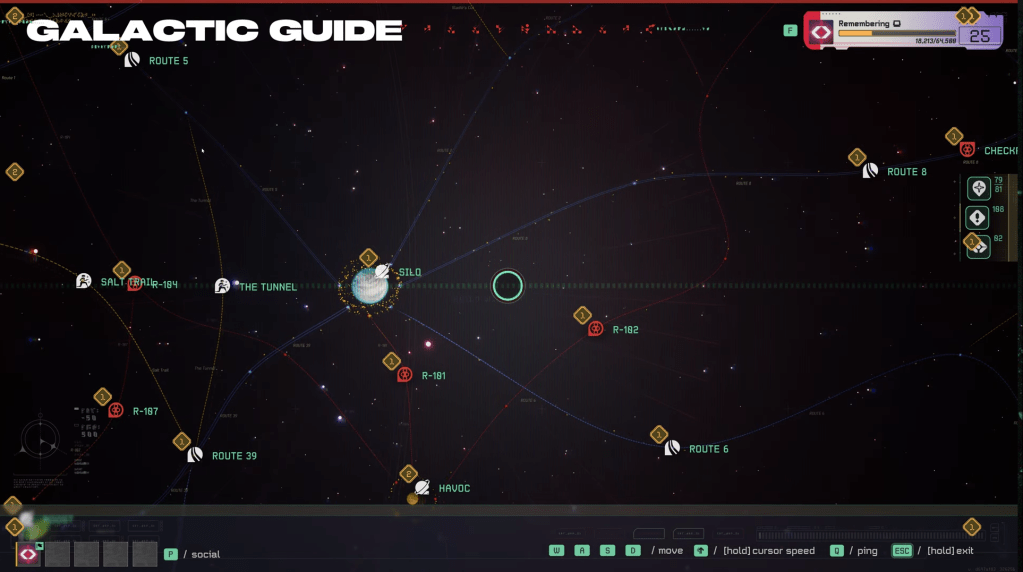Click the red R-107 node

116,410
